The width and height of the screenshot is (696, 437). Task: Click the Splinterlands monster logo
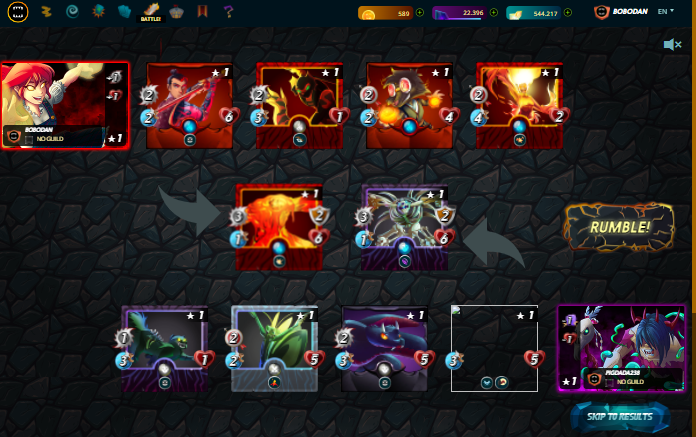(17, 13)
